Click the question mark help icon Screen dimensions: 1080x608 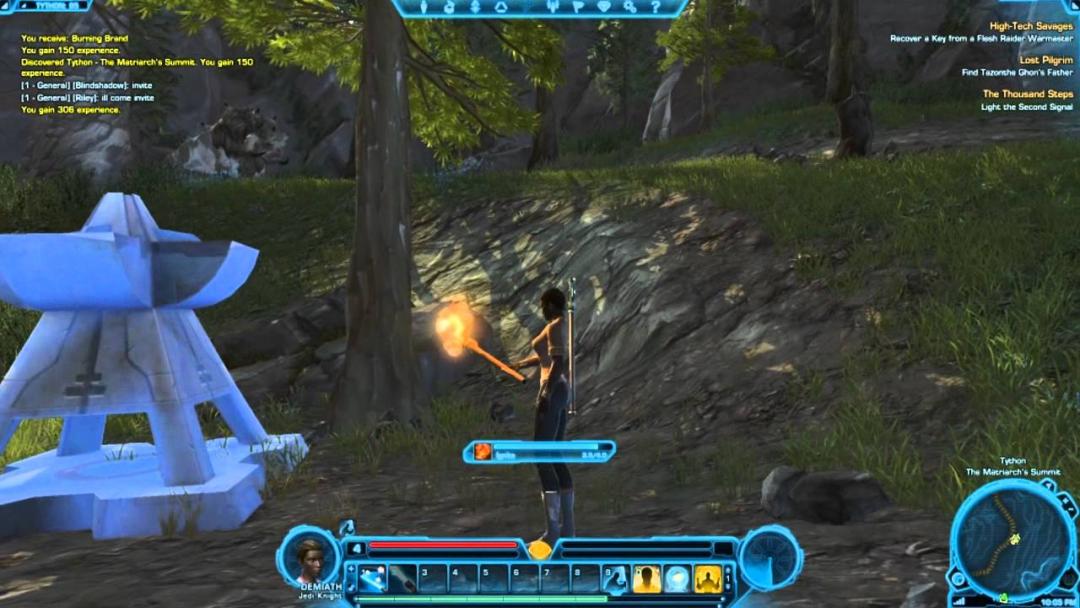[655, 7]
